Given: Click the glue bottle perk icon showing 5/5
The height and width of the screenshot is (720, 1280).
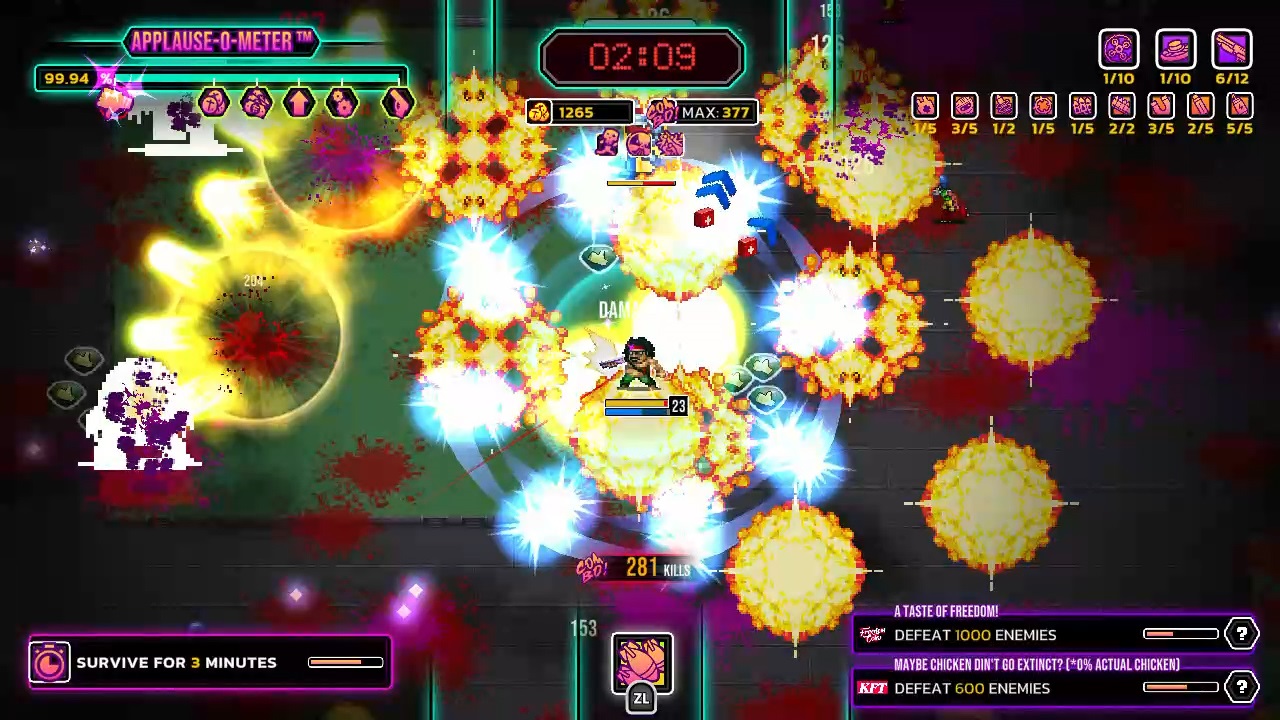Looking at the screenshot, I should [x=1238, y=107].
